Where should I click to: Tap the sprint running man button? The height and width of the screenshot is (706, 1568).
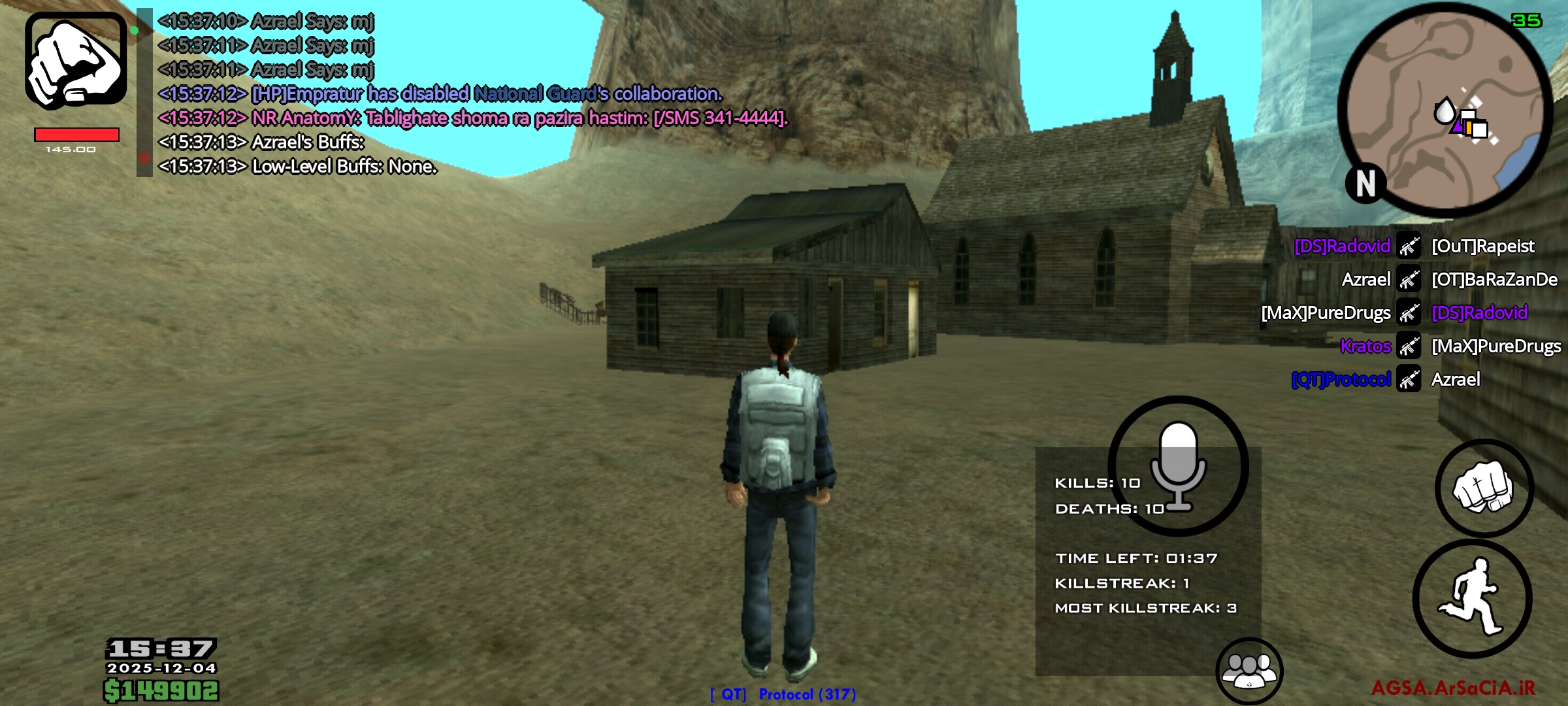click(1473, 598)
